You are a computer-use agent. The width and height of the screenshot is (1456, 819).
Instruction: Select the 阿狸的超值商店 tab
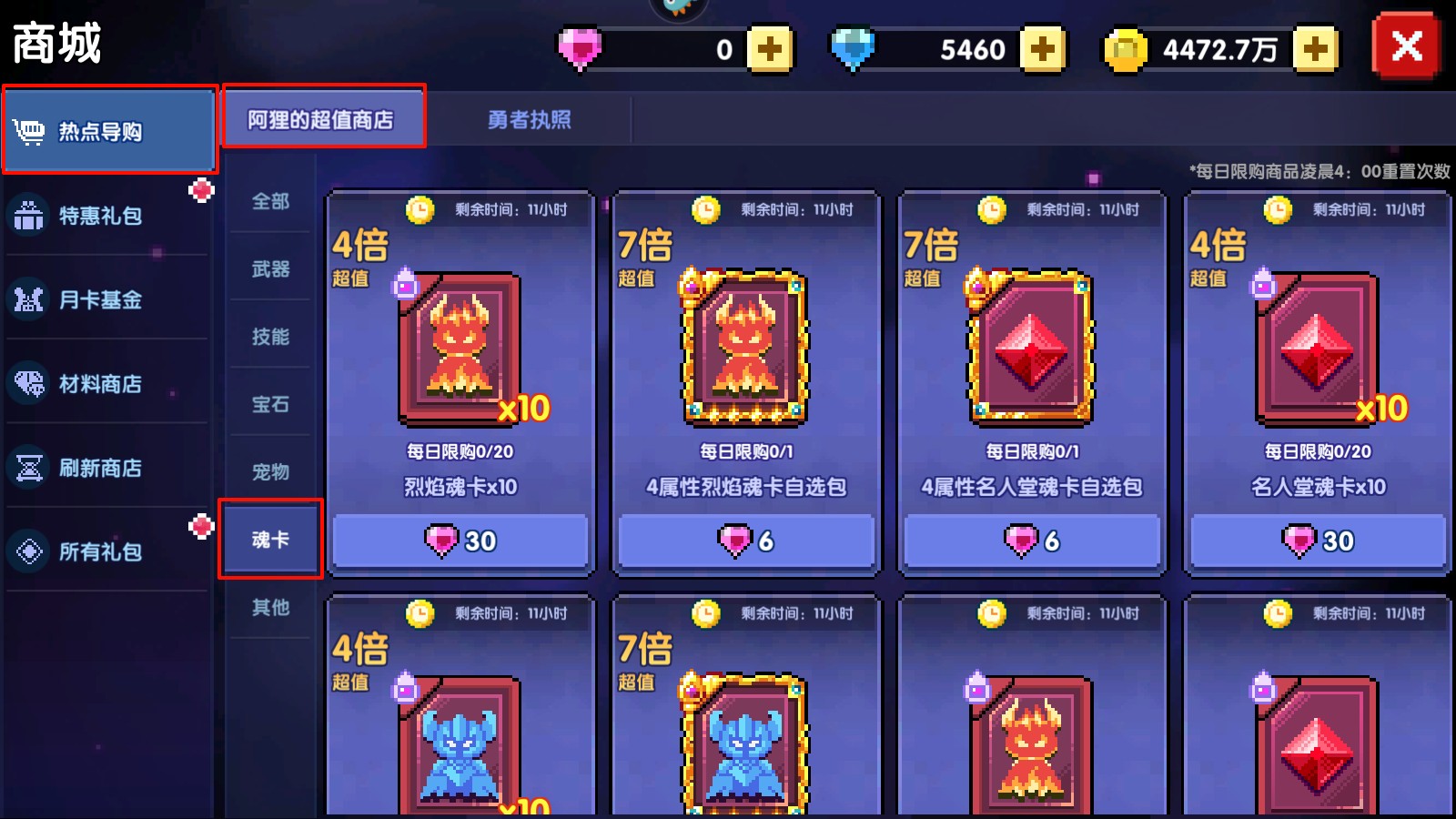[322, 119]
